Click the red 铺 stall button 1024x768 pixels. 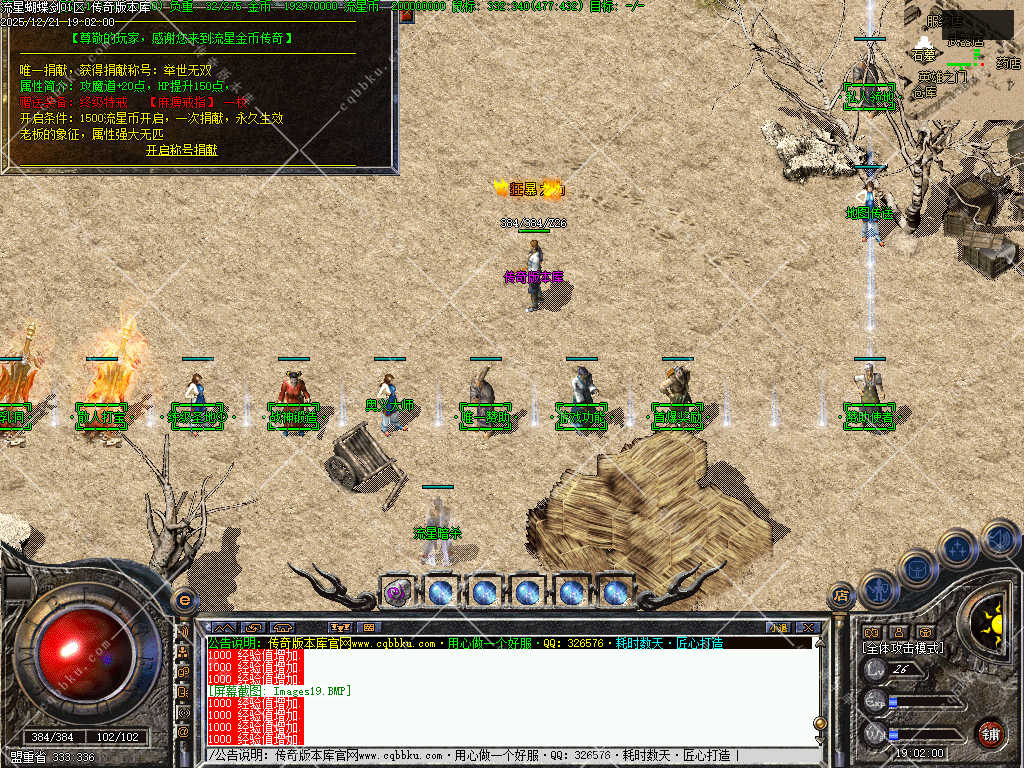tap(990, 732)
